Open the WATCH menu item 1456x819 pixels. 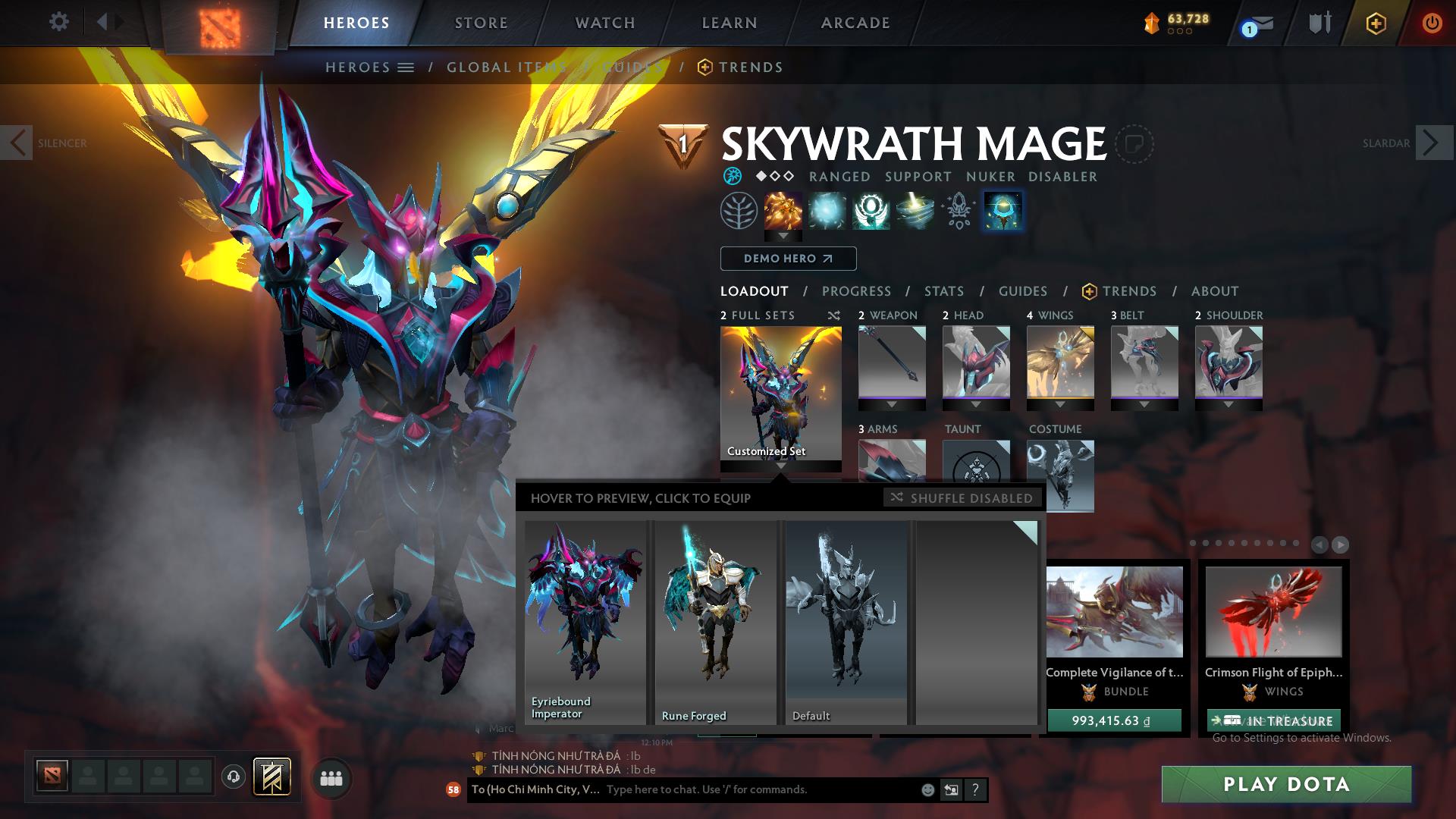coord(604,22)
